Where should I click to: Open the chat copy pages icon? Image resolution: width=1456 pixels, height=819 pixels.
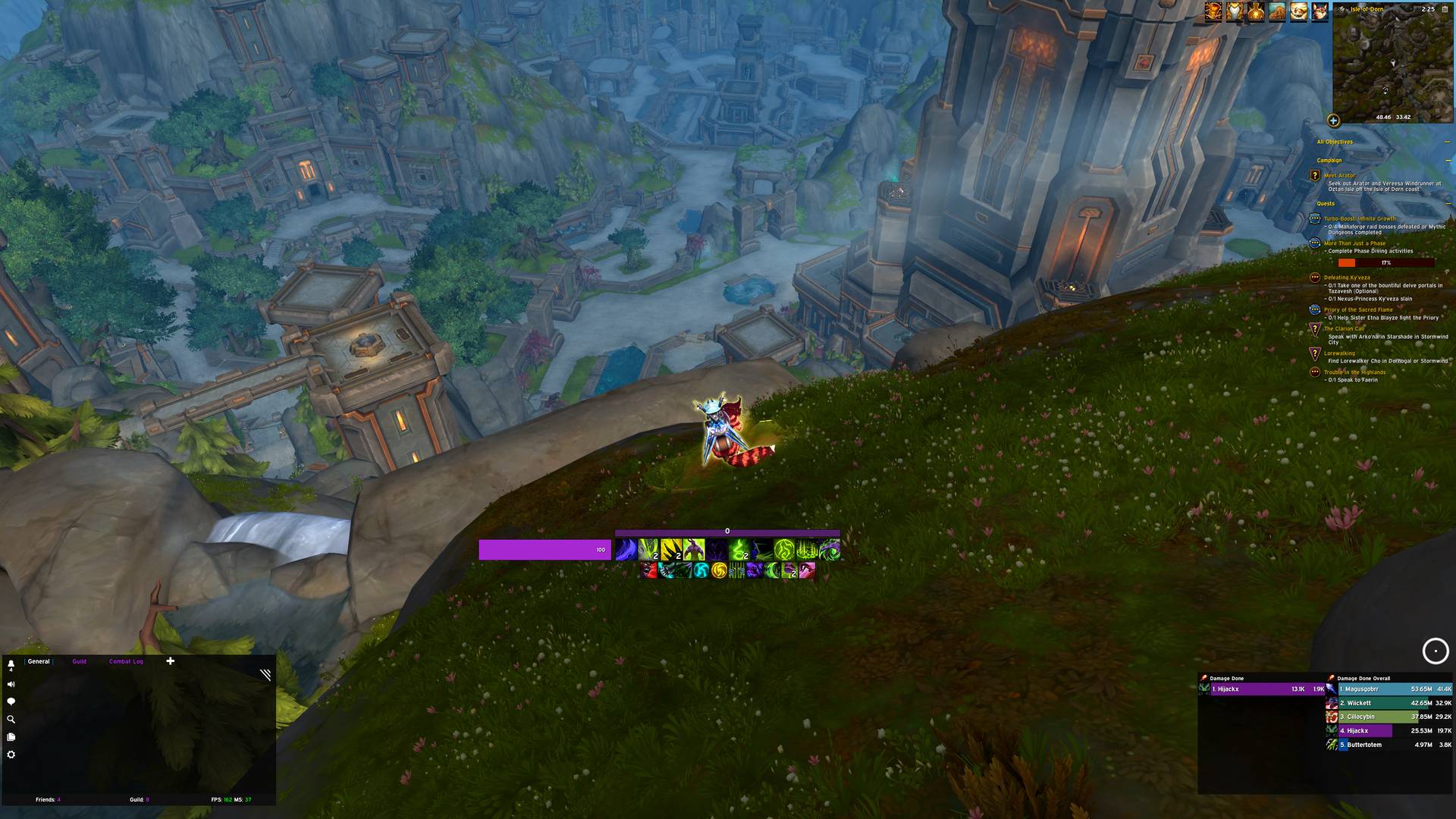[11, 737]
